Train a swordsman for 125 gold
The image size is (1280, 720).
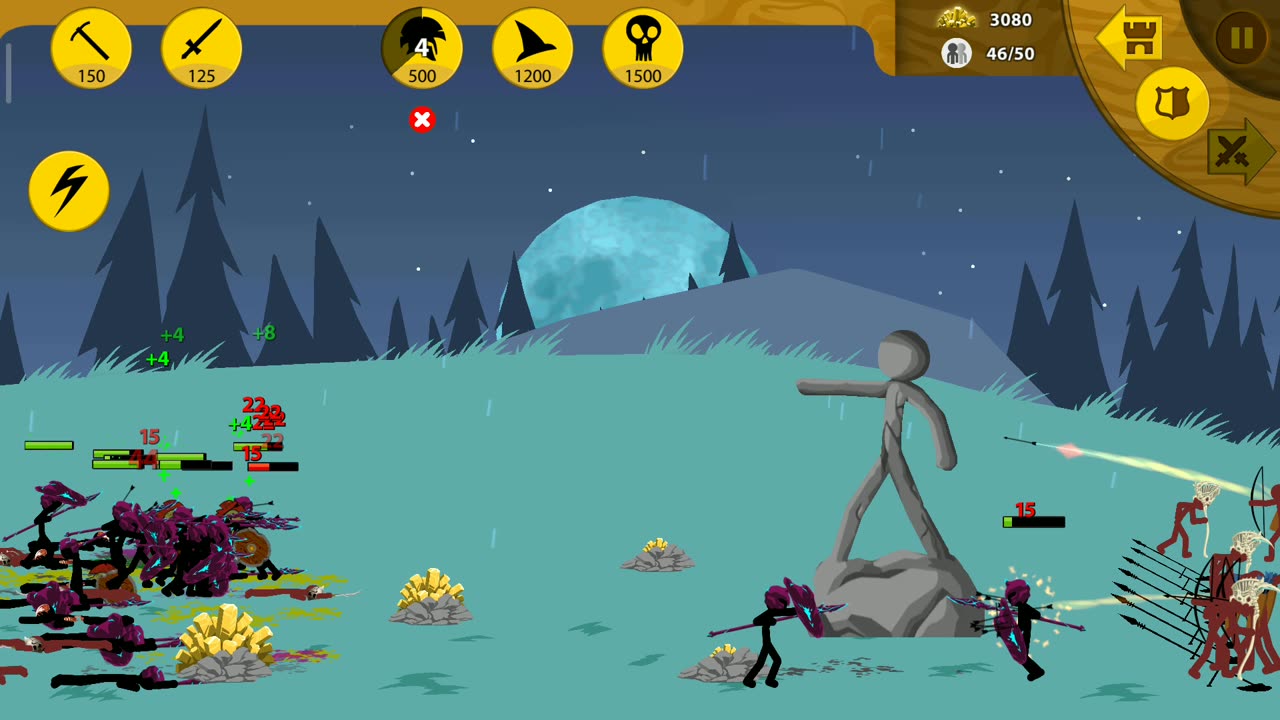201,48
